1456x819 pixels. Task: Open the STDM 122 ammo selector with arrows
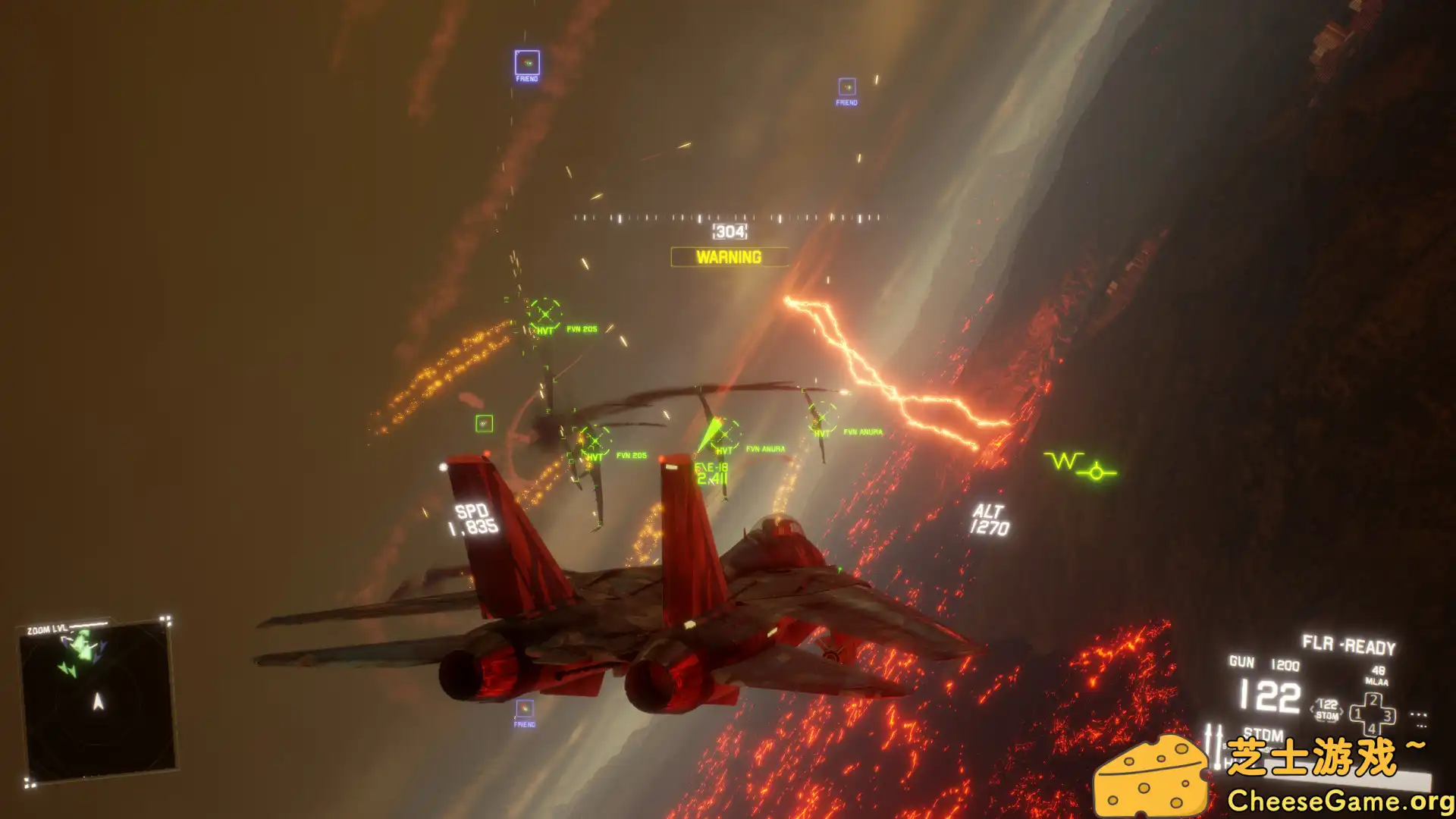1327,710
